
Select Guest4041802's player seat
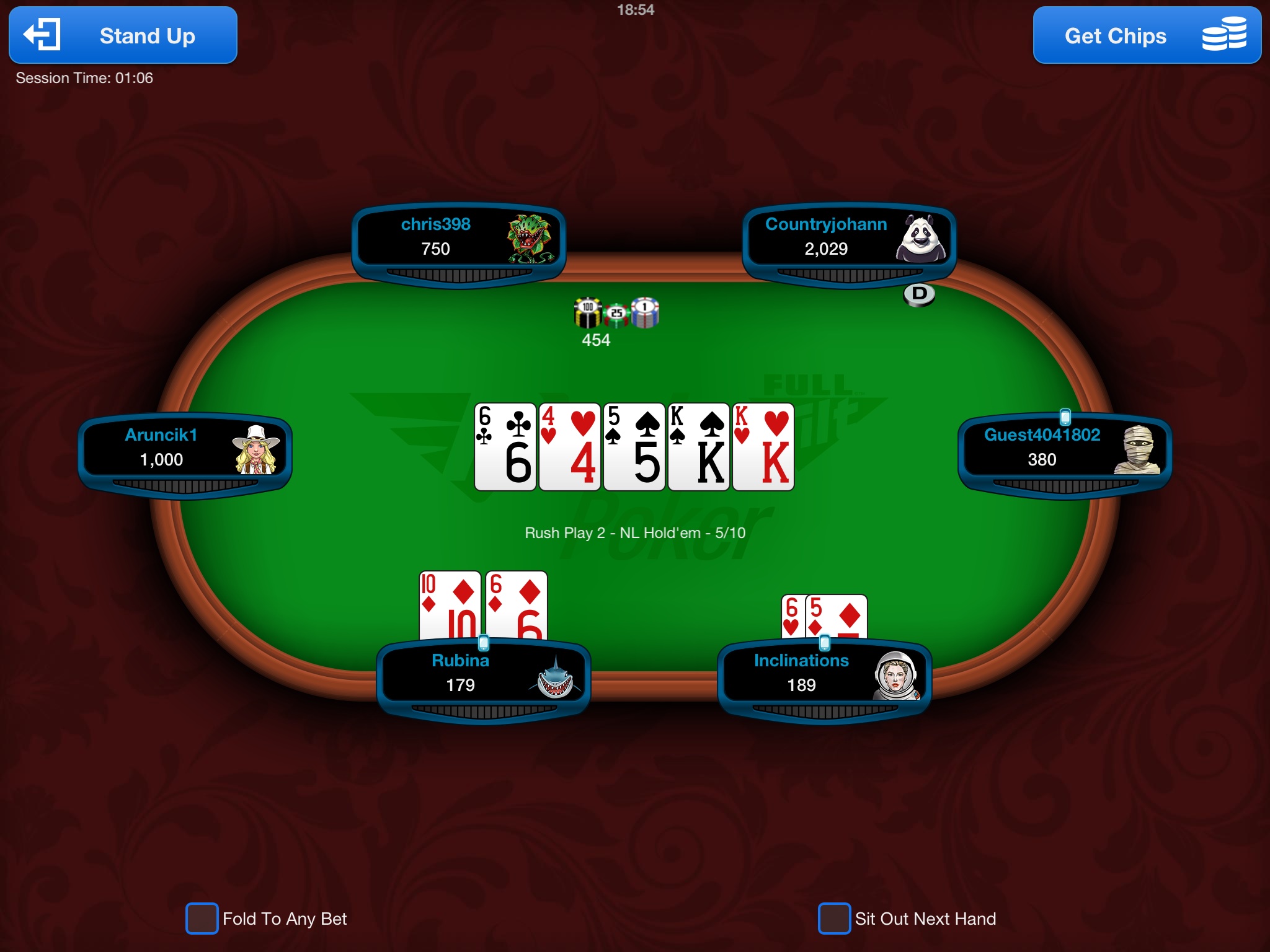pos(1065,449)
